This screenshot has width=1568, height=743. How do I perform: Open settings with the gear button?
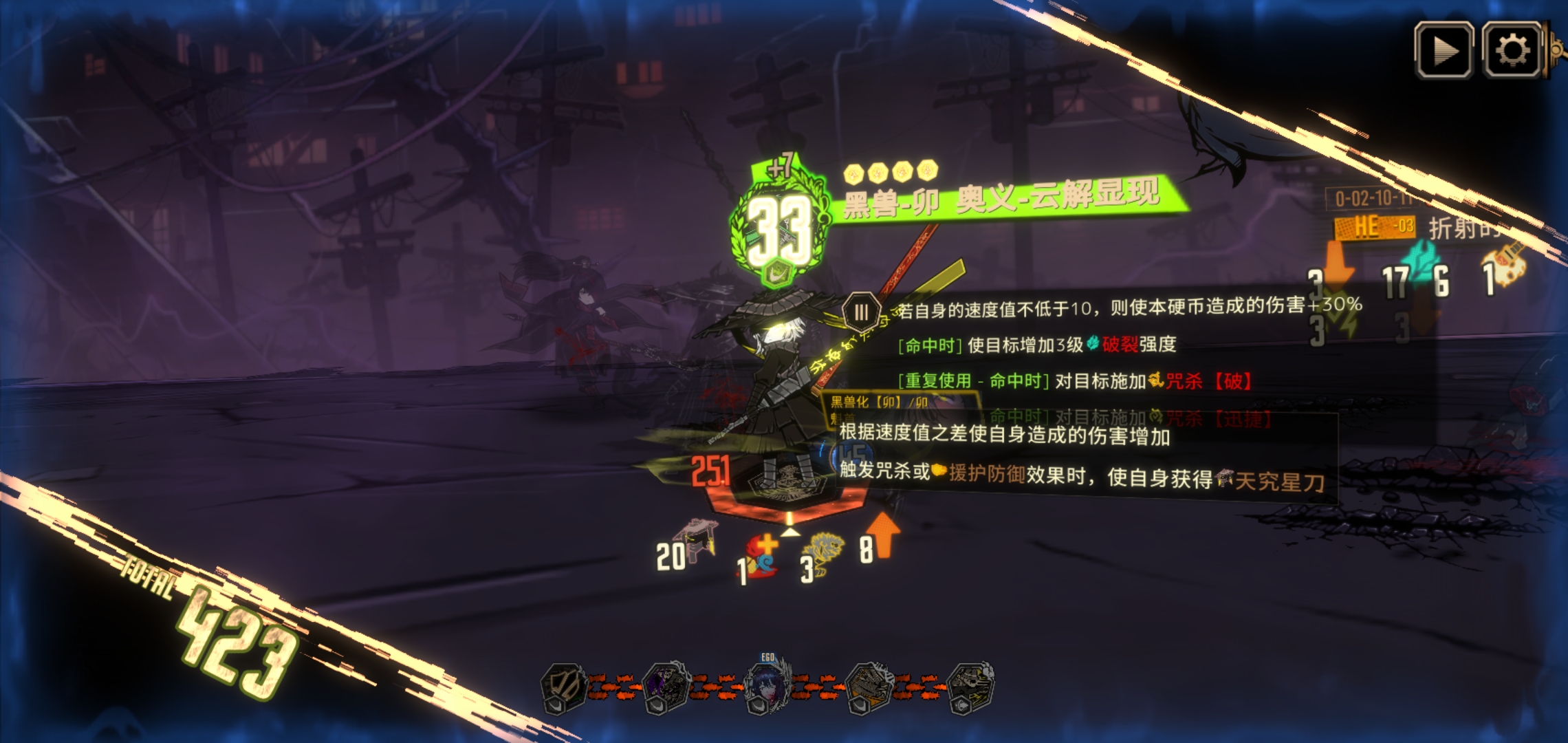pos(1511,50)
